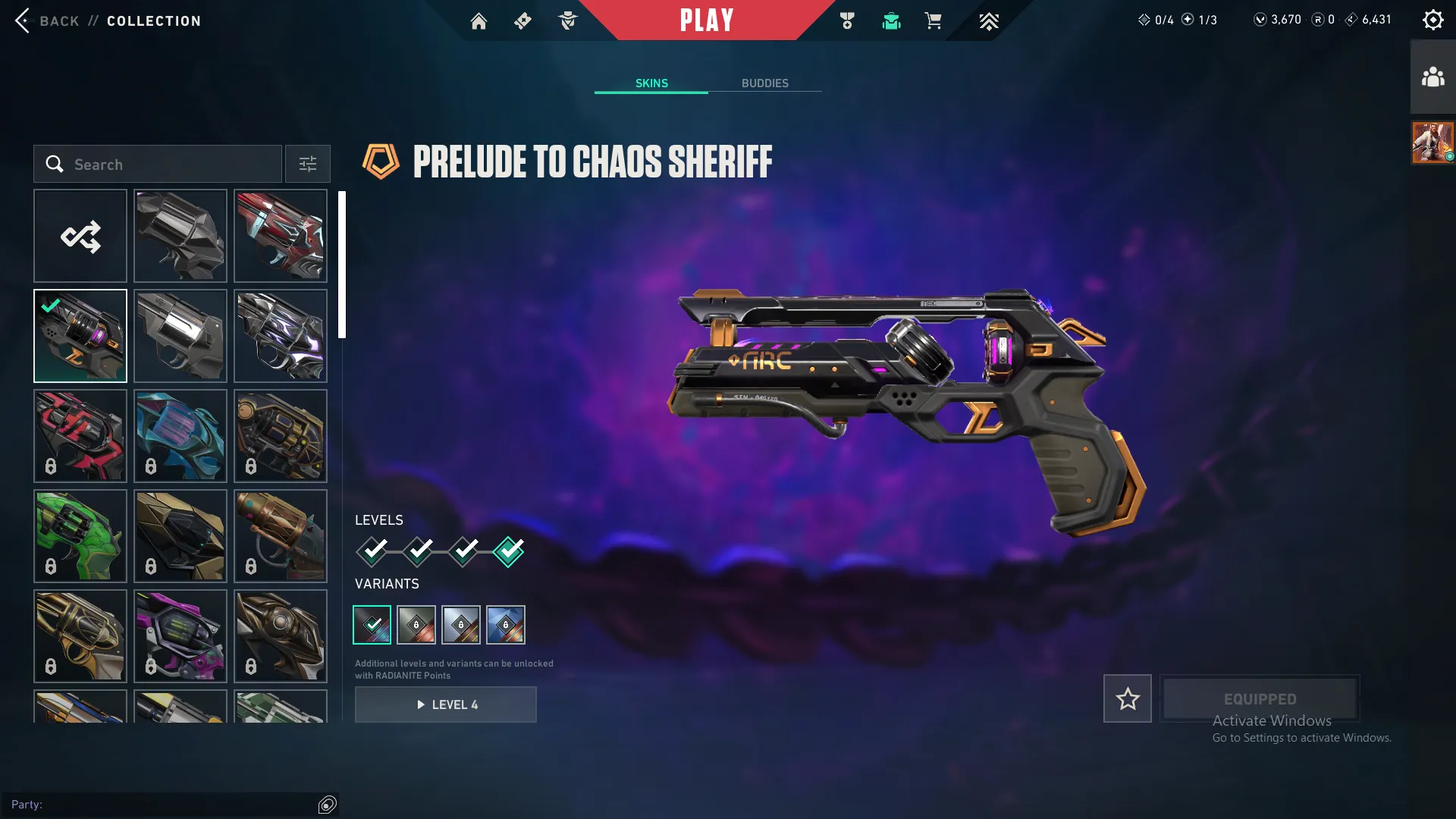Image resolution: width=1456 pixels, height=819 pixels.
Task: Select the blue locked variant swatch
Action: click(506, 624)
